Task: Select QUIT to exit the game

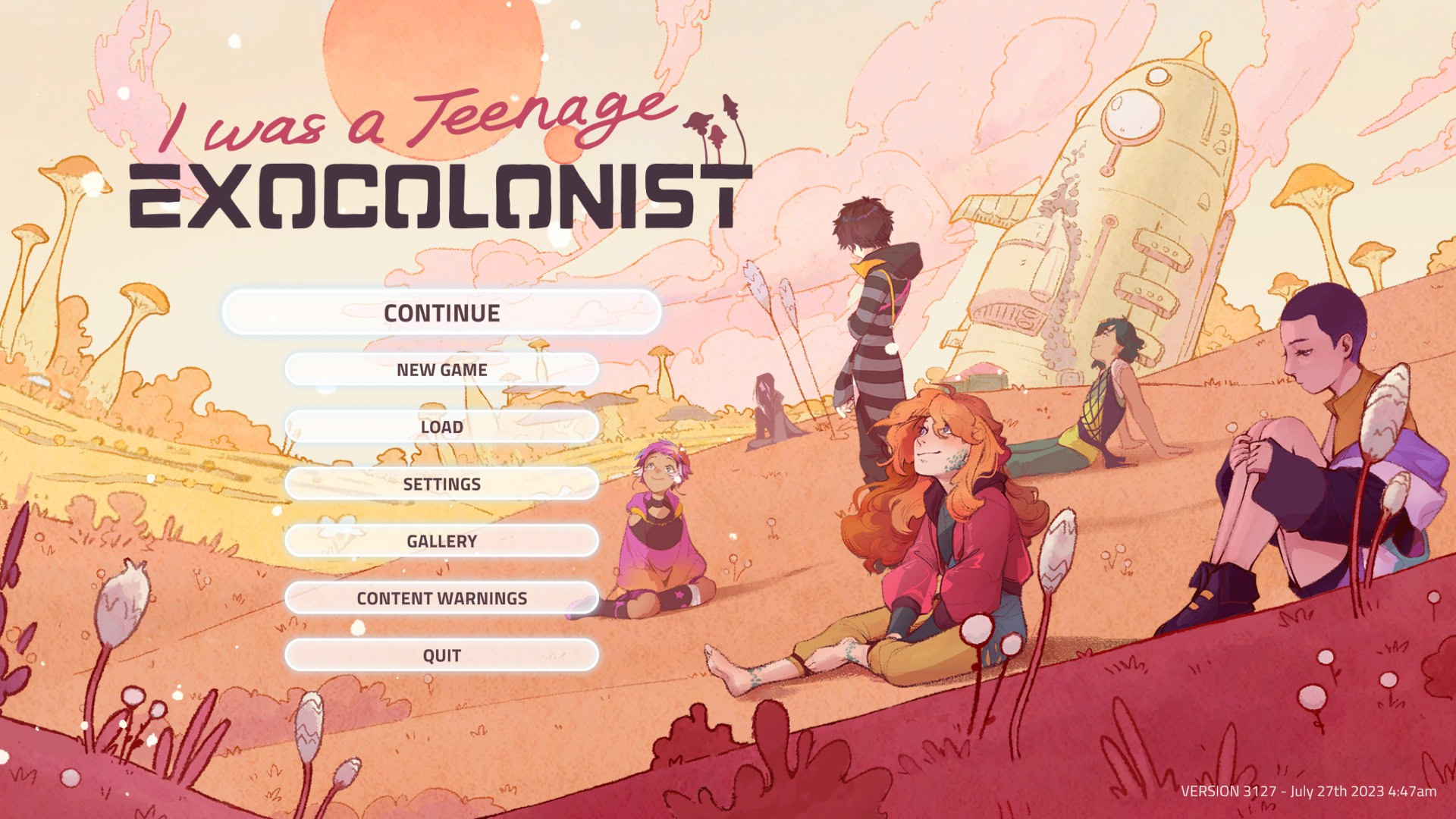Action: 442,655
